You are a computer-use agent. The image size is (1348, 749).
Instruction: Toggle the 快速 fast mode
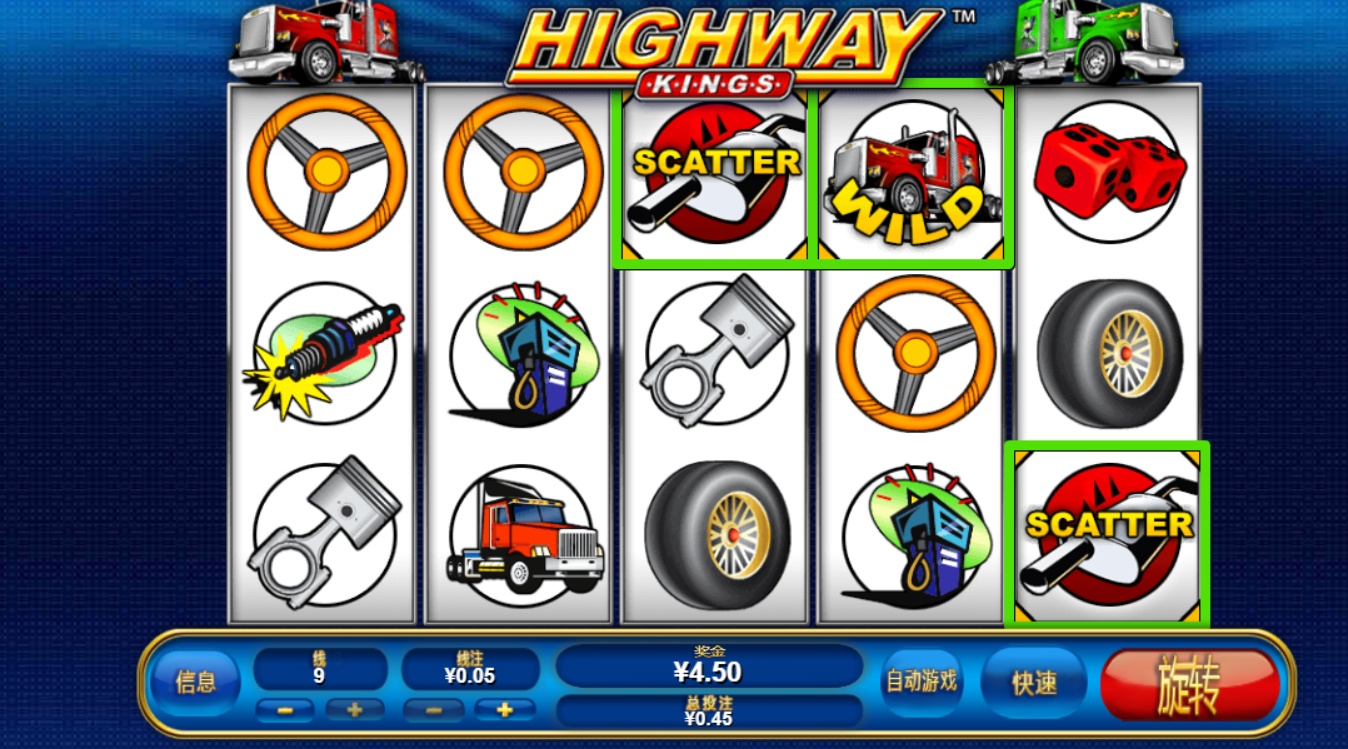click(x=1034, y=683)
